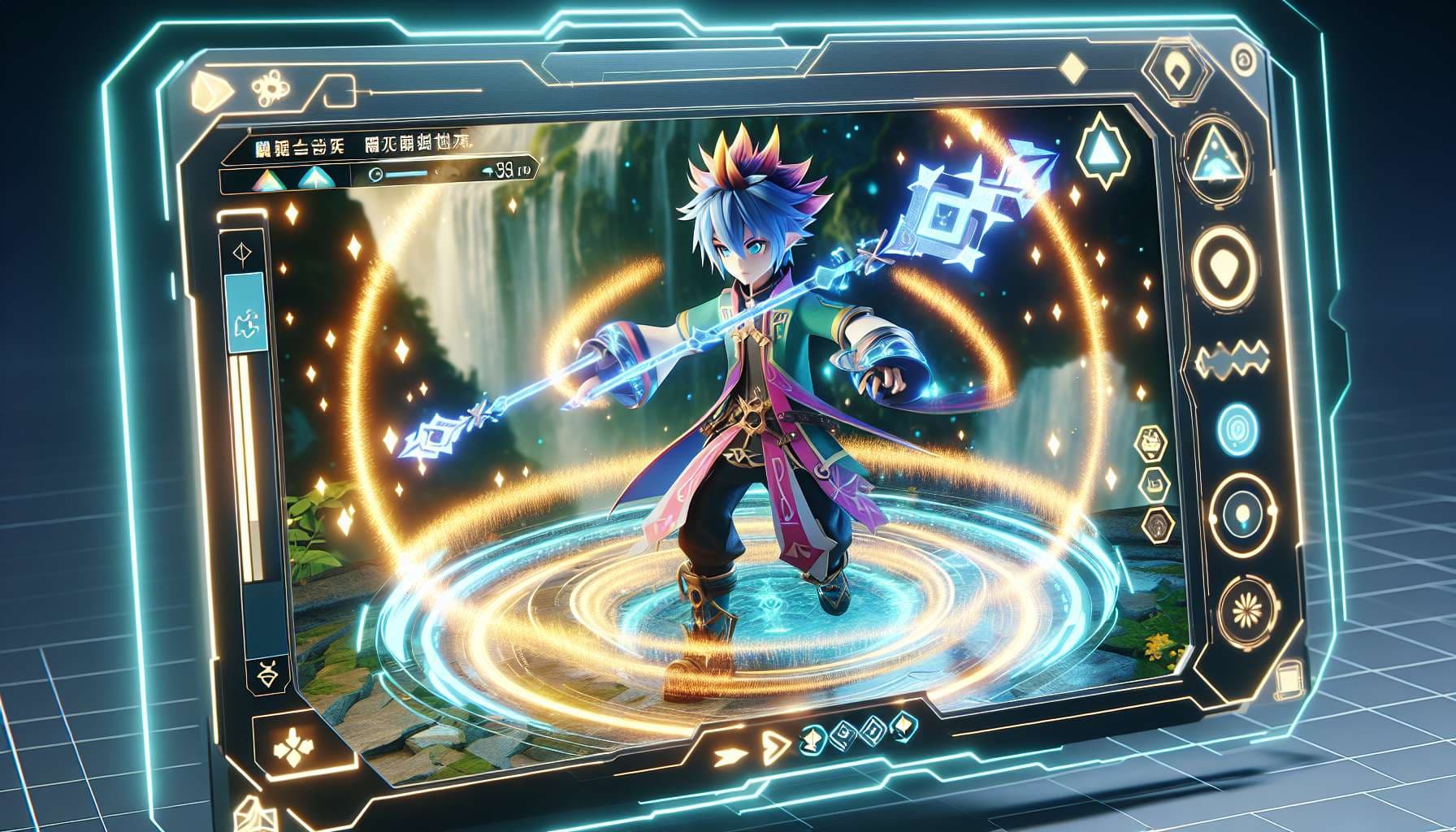Click the diamond icon at the side panel's top
The width and height of the screenshot is (1456, 832).
[x=241, y=252]
